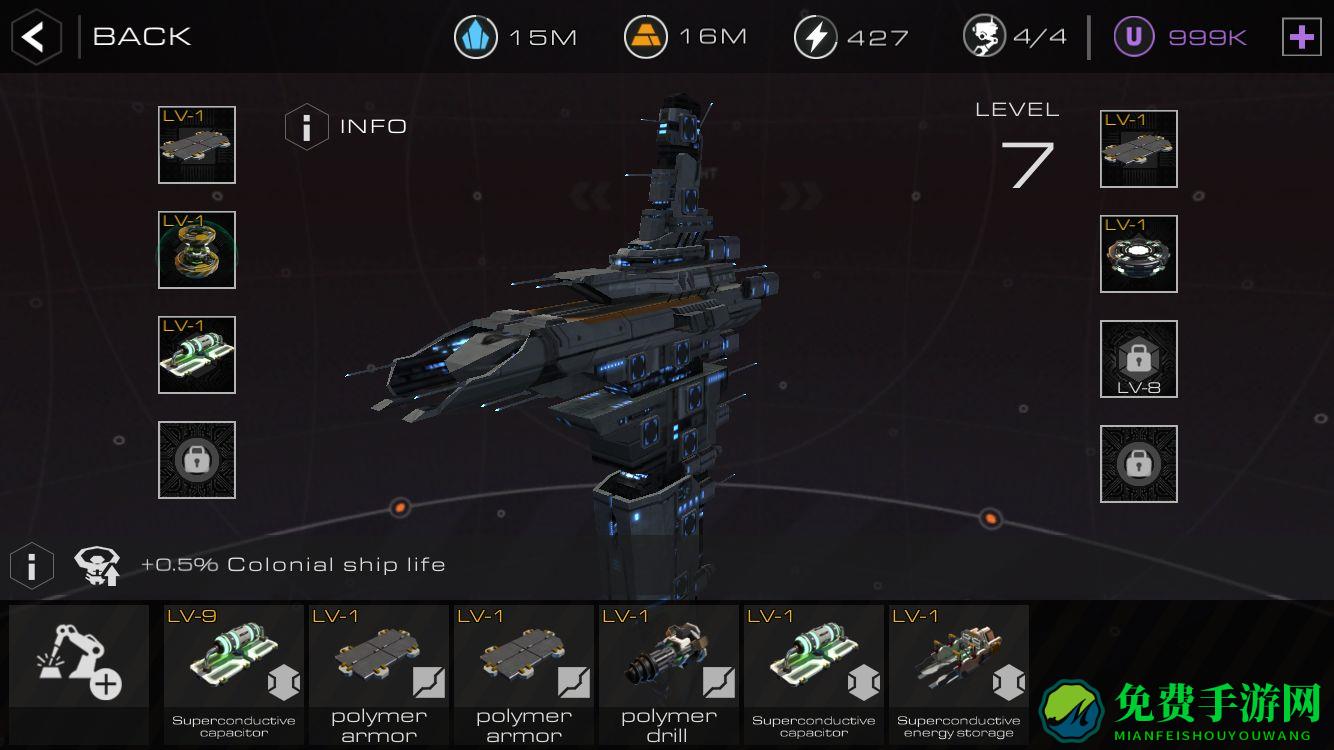Add more purple U currency
1334x750 pixels.
[x=1301, y=37]
